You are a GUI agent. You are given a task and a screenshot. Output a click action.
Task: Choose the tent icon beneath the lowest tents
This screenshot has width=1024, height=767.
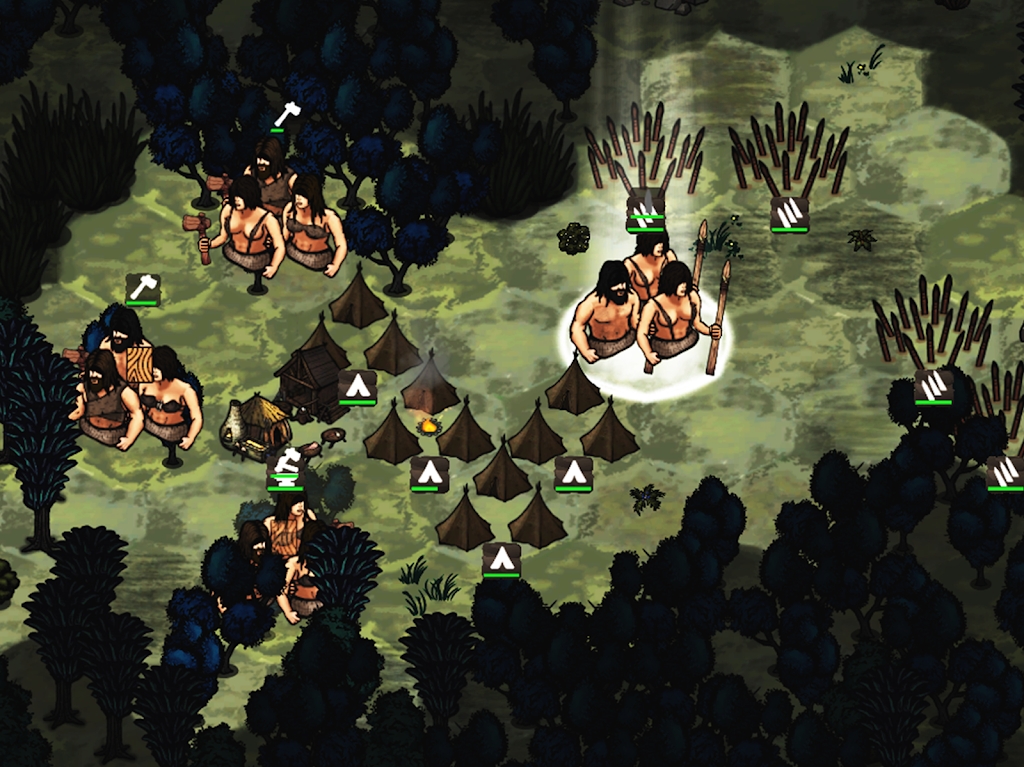click(x=501, y=560)
